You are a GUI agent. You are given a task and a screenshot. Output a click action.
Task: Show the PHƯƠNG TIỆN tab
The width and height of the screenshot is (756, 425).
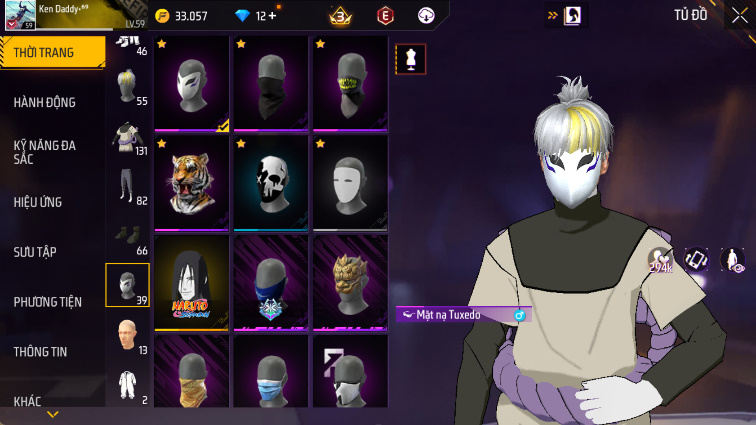(48, 302)
